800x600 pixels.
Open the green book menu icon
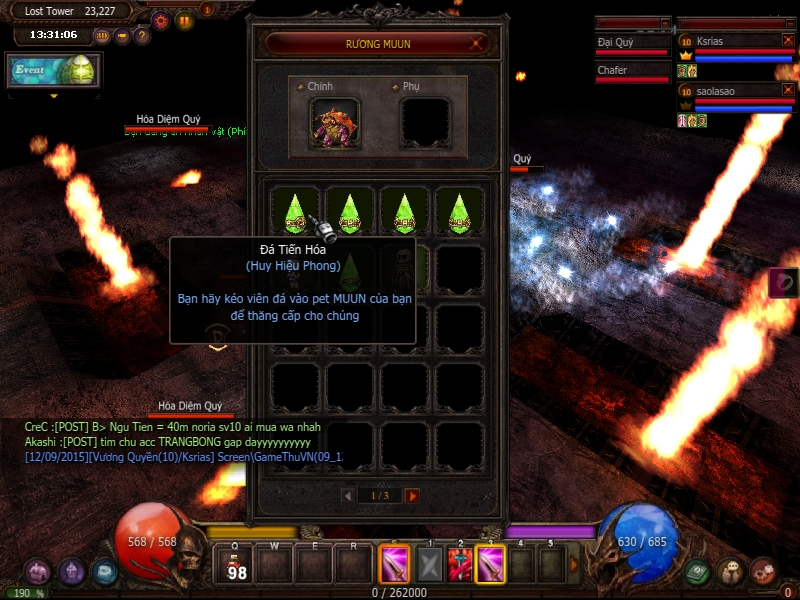click(x=698, y=571)
